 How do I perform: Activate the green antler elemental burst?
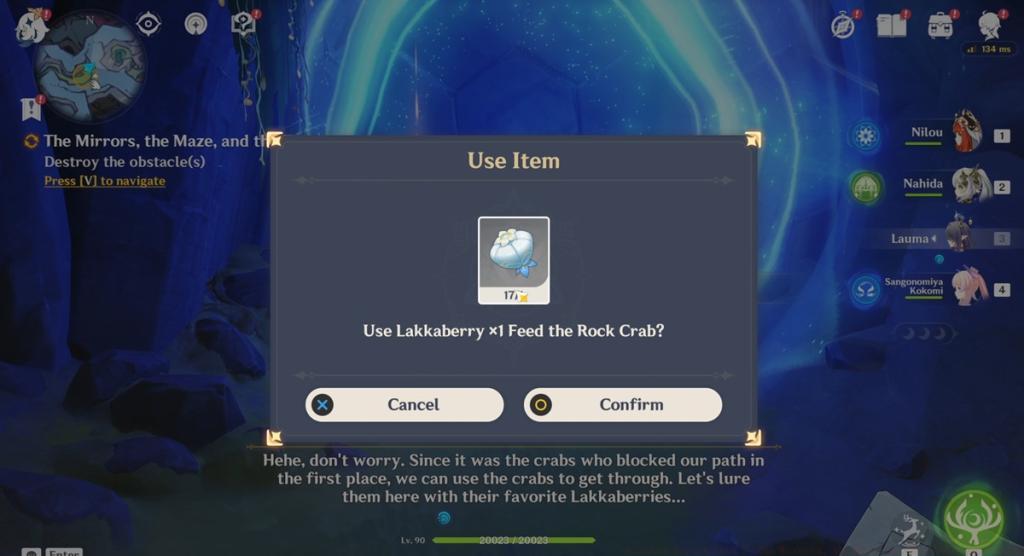tap(972, 518)
